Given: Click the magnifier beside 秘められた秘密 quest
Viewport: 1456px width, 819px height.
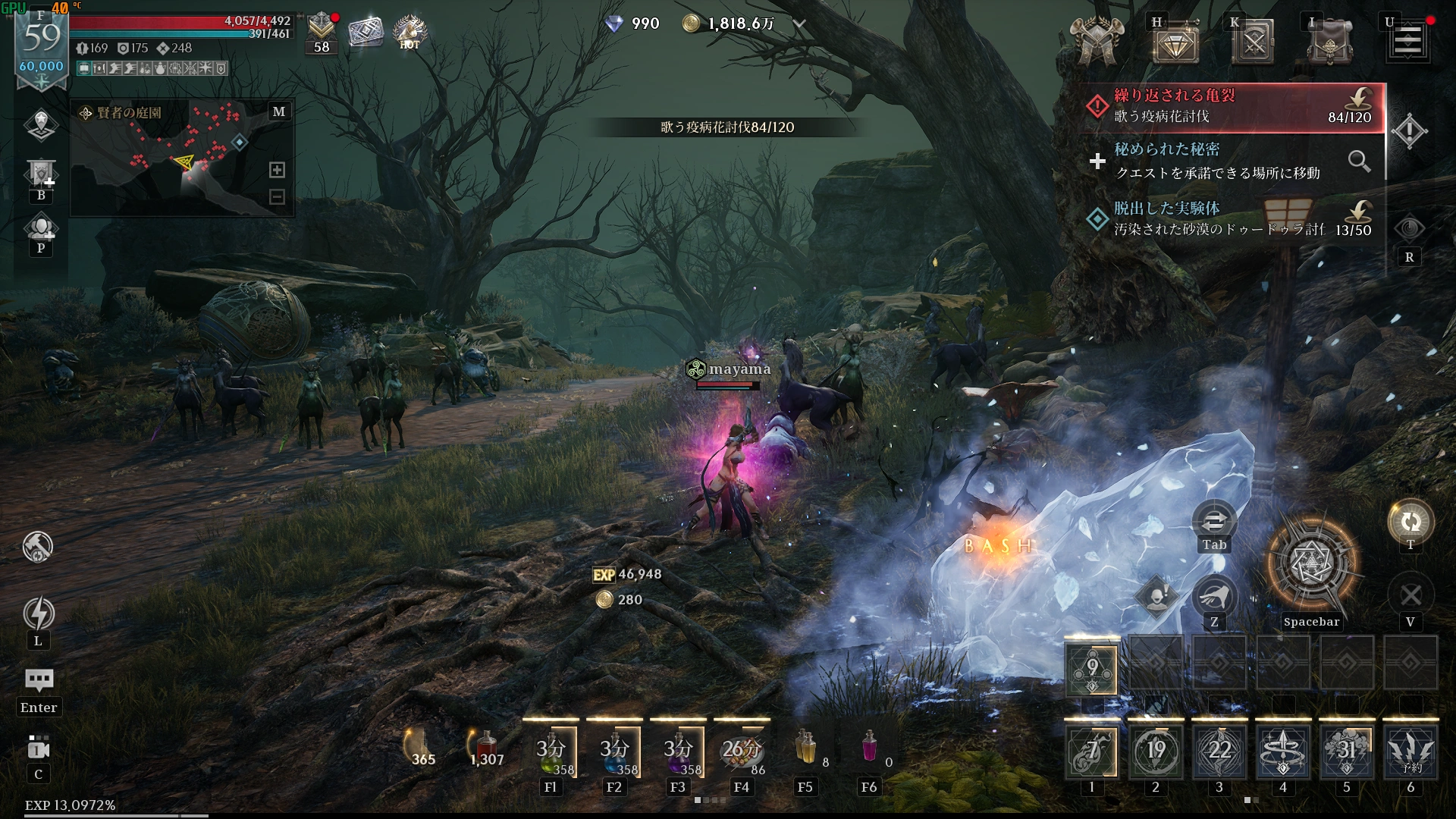Looking at the screenshot, I should (x=1359, y=161).
